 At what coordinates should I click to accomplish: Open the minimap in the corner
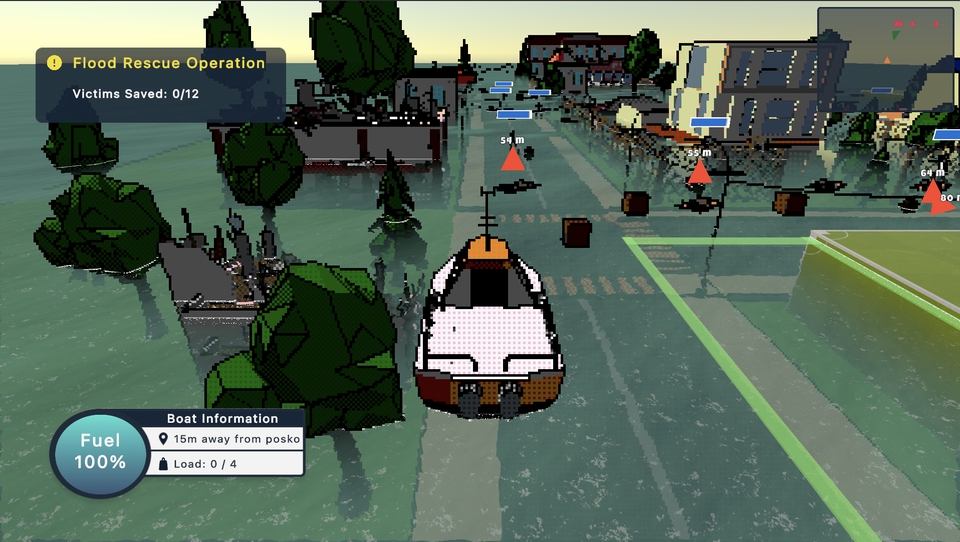tap(886, 60)
